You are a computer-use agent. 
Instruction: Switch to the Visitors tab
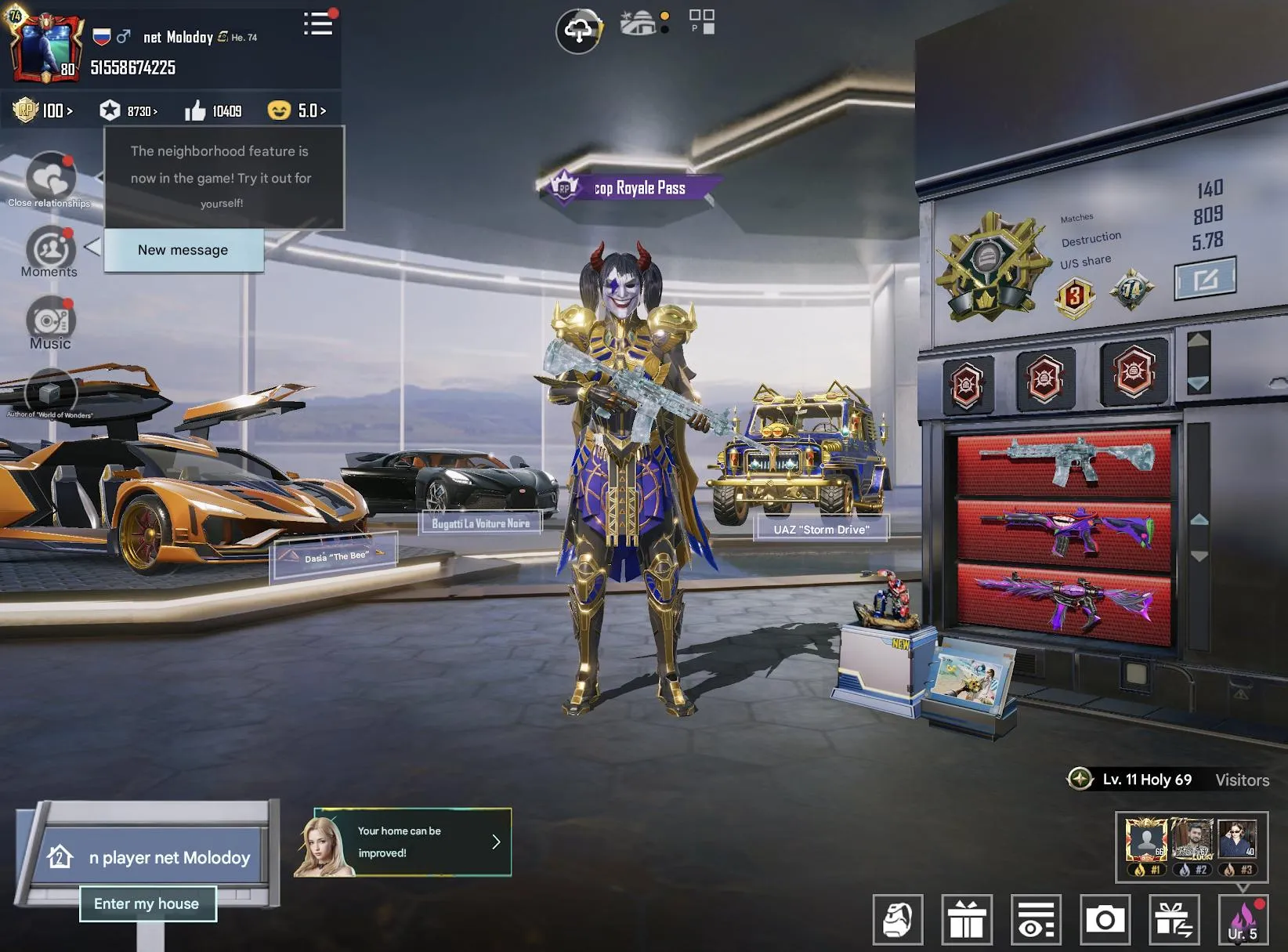(x=1243, y=780)
